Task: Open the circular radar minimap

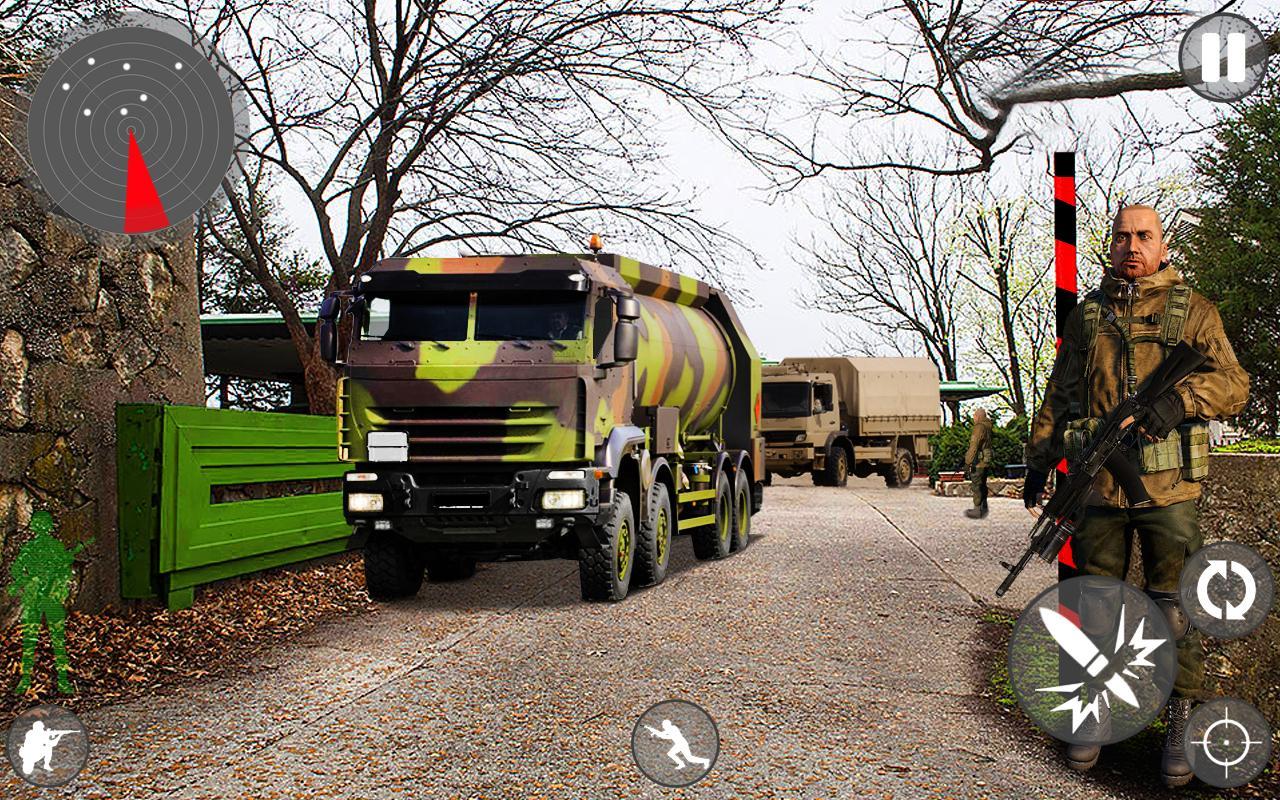Action: pyautogui.click(x=130, y=129)
